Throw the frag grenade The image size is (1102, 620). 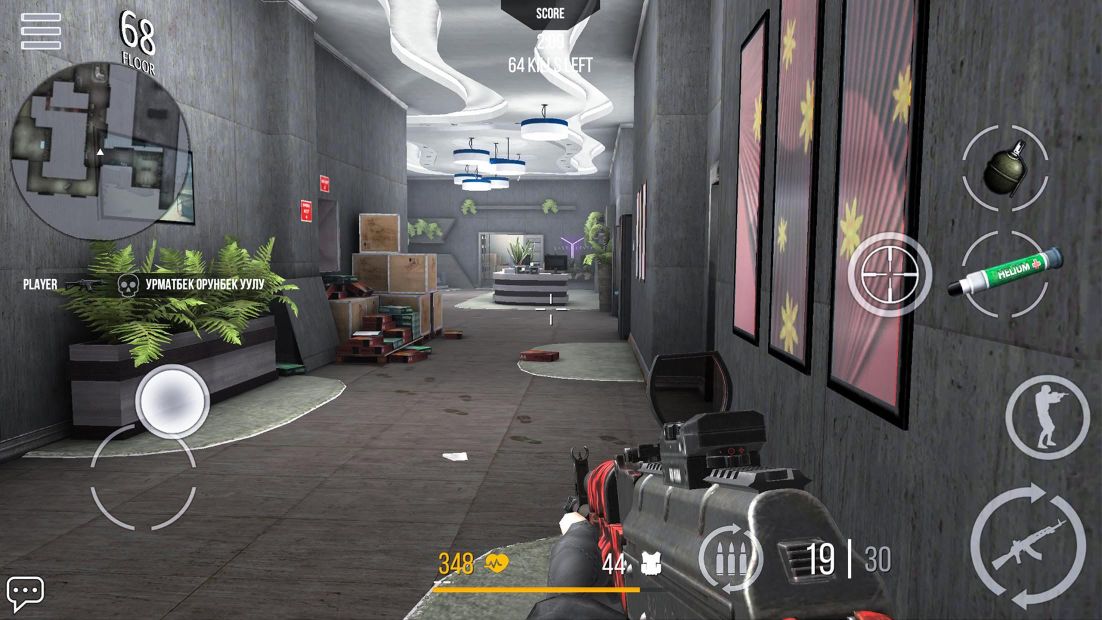[1005, 168]
